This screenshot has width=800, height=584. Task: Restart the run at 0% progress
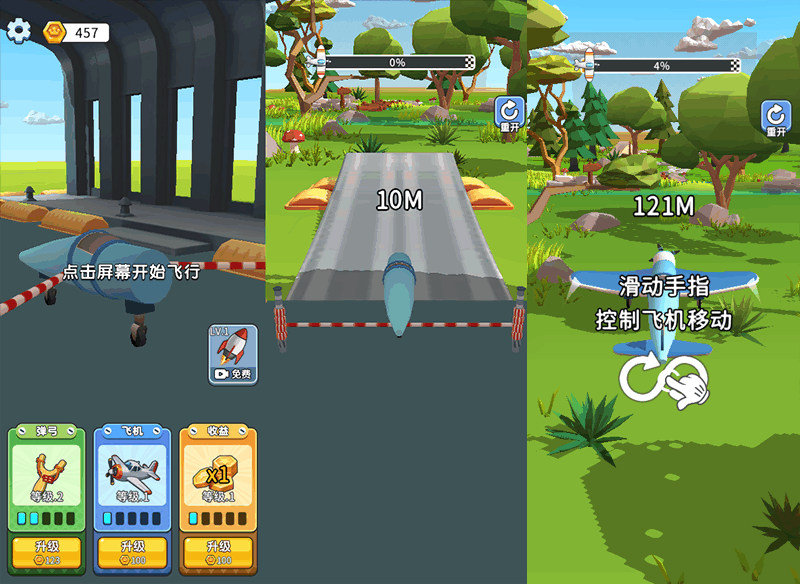(510, 115)
